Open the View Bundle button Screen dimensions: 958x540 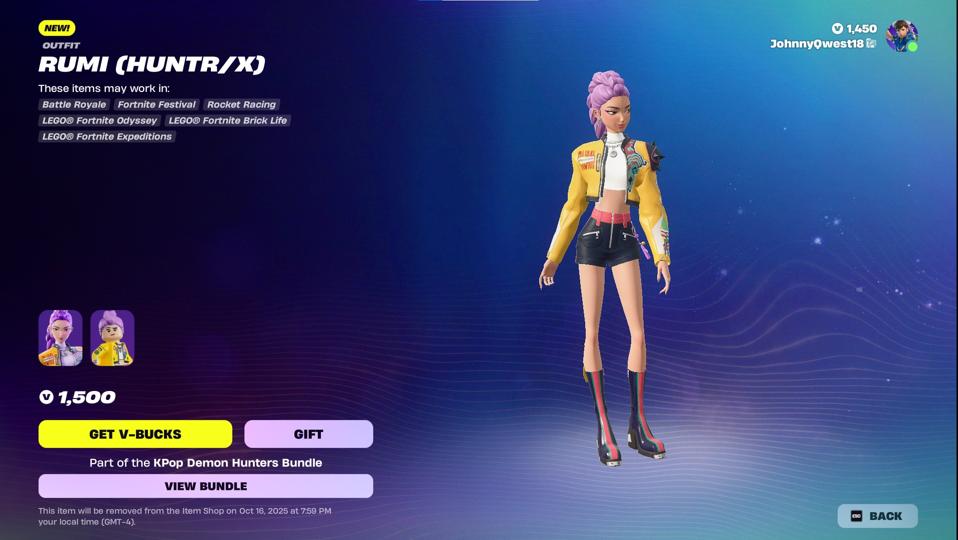205,486
